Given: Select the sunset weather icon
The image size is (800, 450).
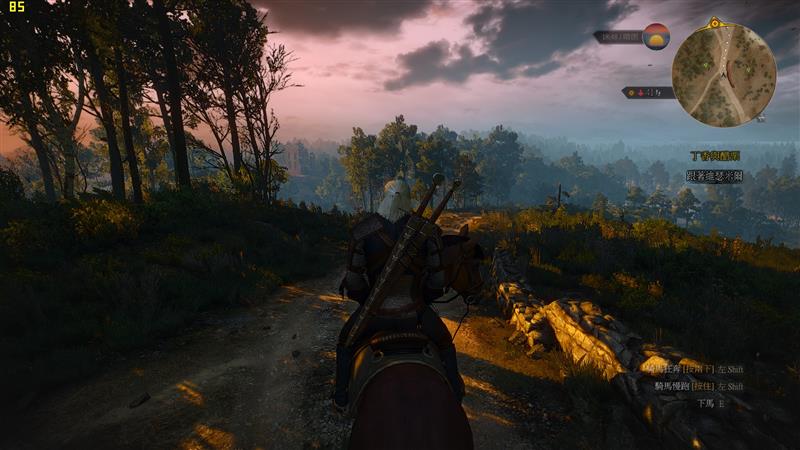Looking at the screenshot, I should [656, 36].
